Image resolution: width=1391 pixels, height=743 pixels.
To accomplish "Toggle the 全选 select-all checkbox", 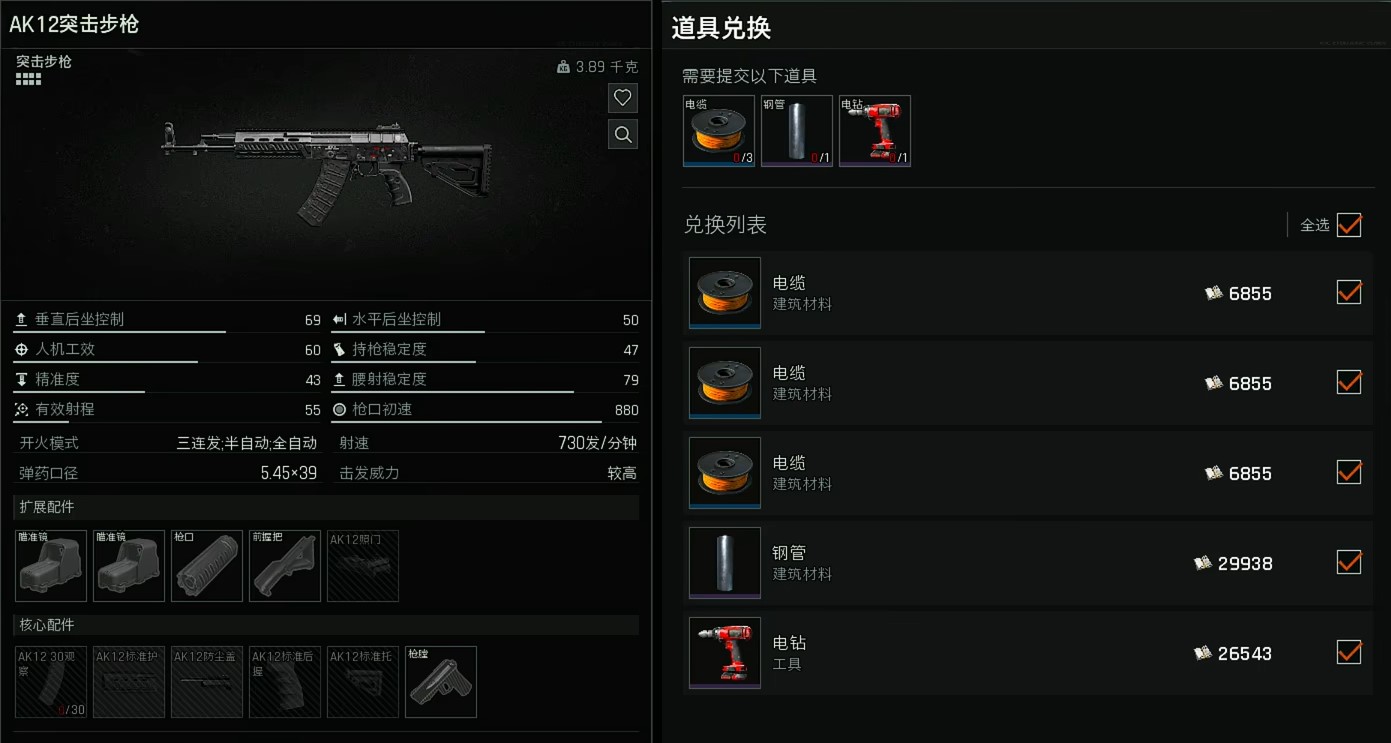I will click(x=1348, y=225).
